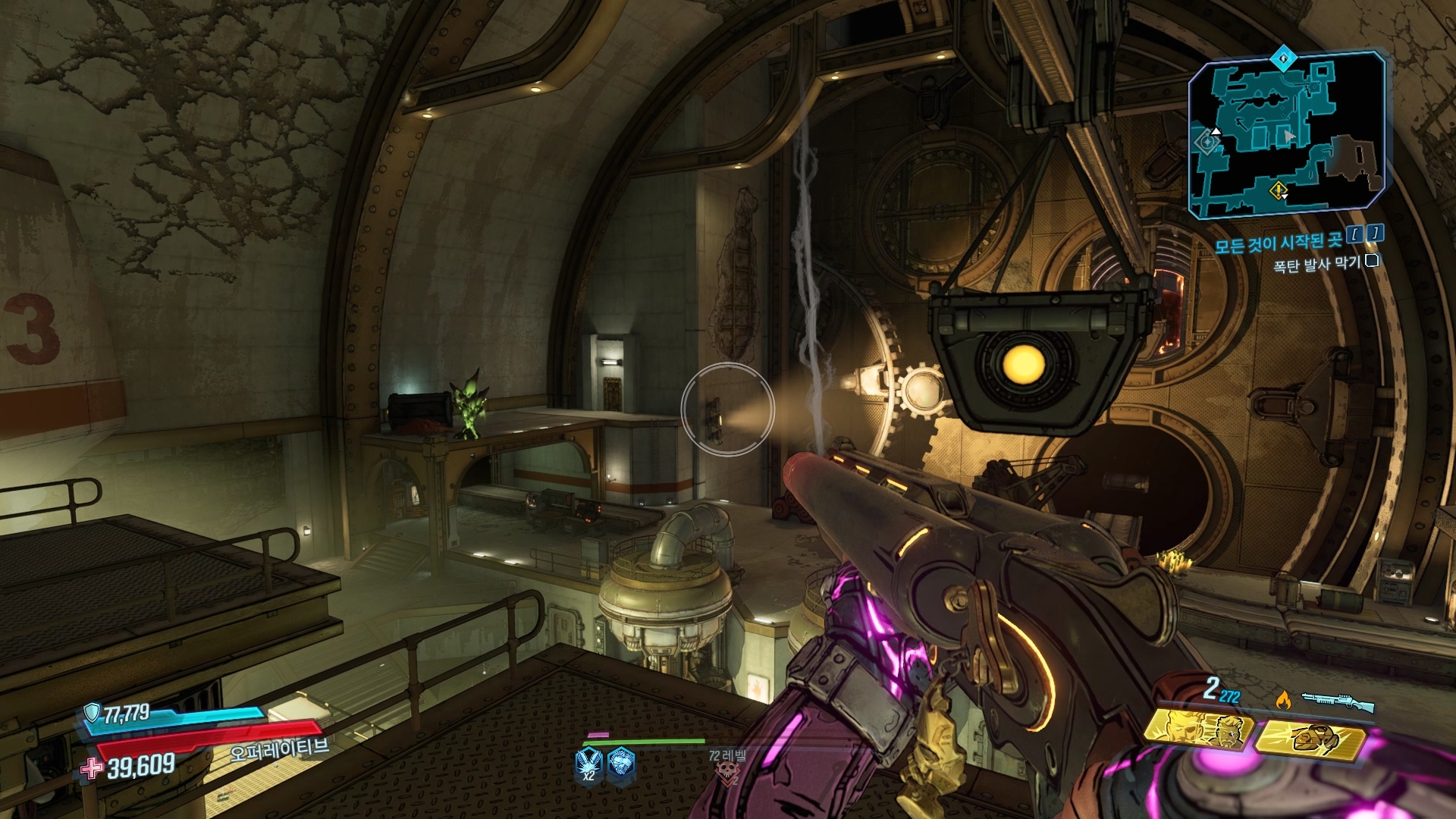
Task: Select the yellow objective marker on the minimap
Action: [x=1278, y=190]
